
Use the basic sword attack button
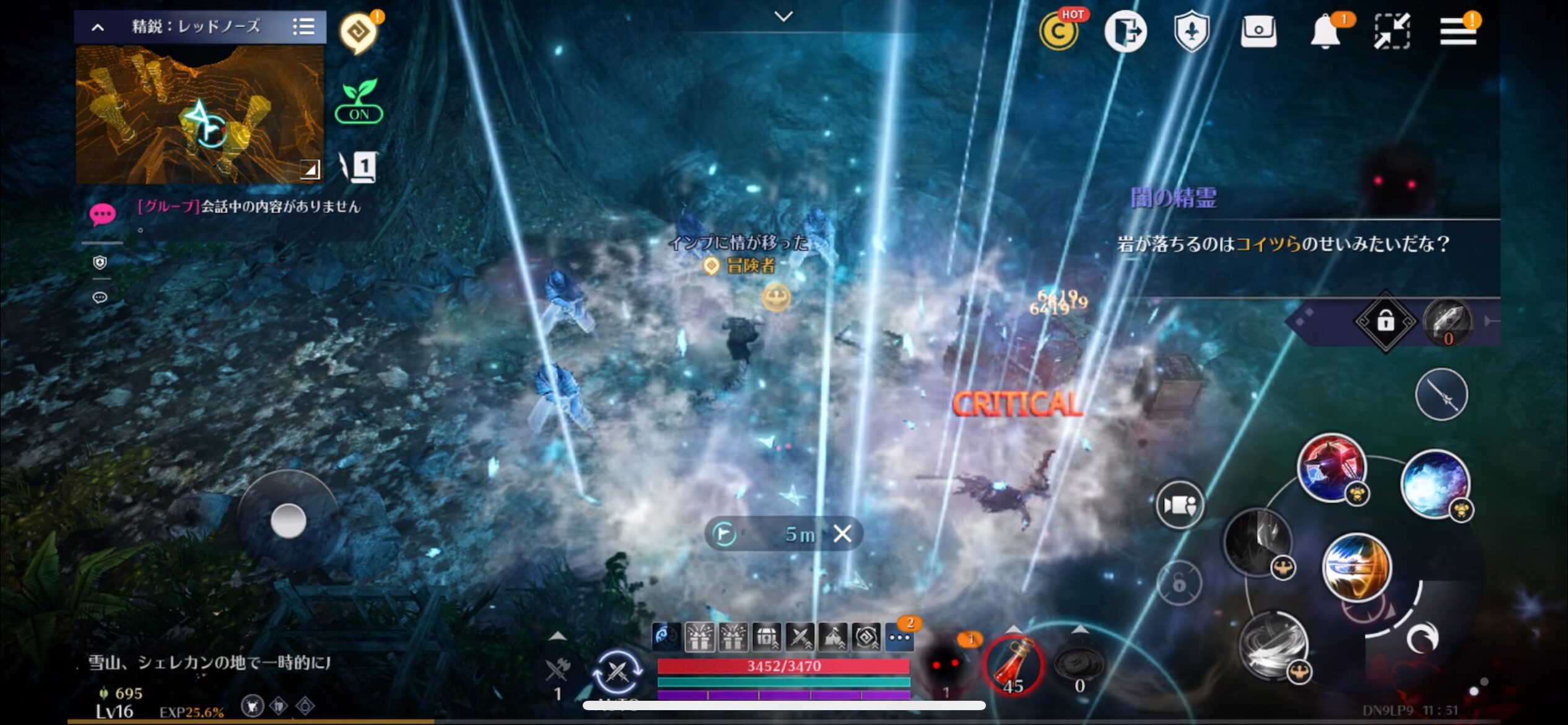point(1441,395)
